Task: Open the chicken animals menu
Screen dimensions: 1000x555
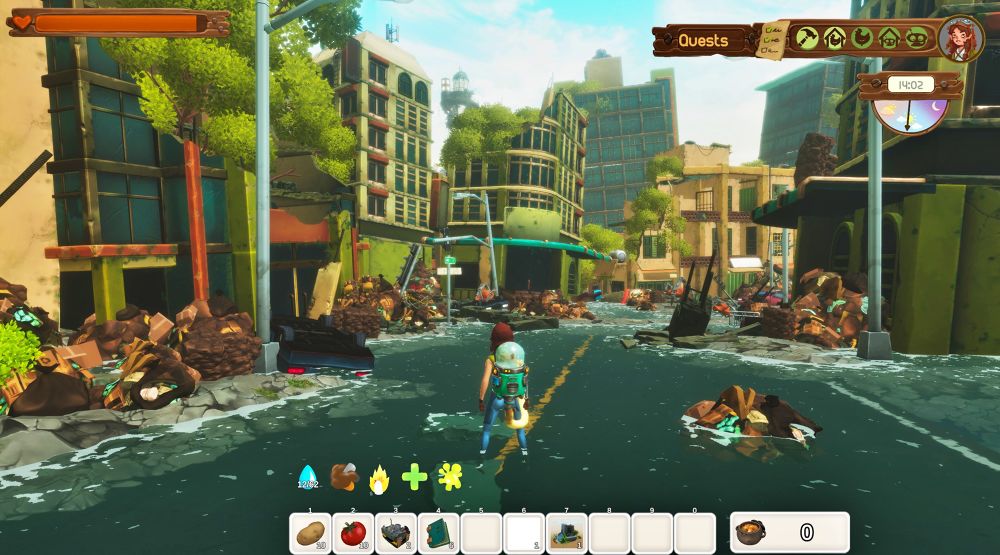Action: (x=861, y=38)
